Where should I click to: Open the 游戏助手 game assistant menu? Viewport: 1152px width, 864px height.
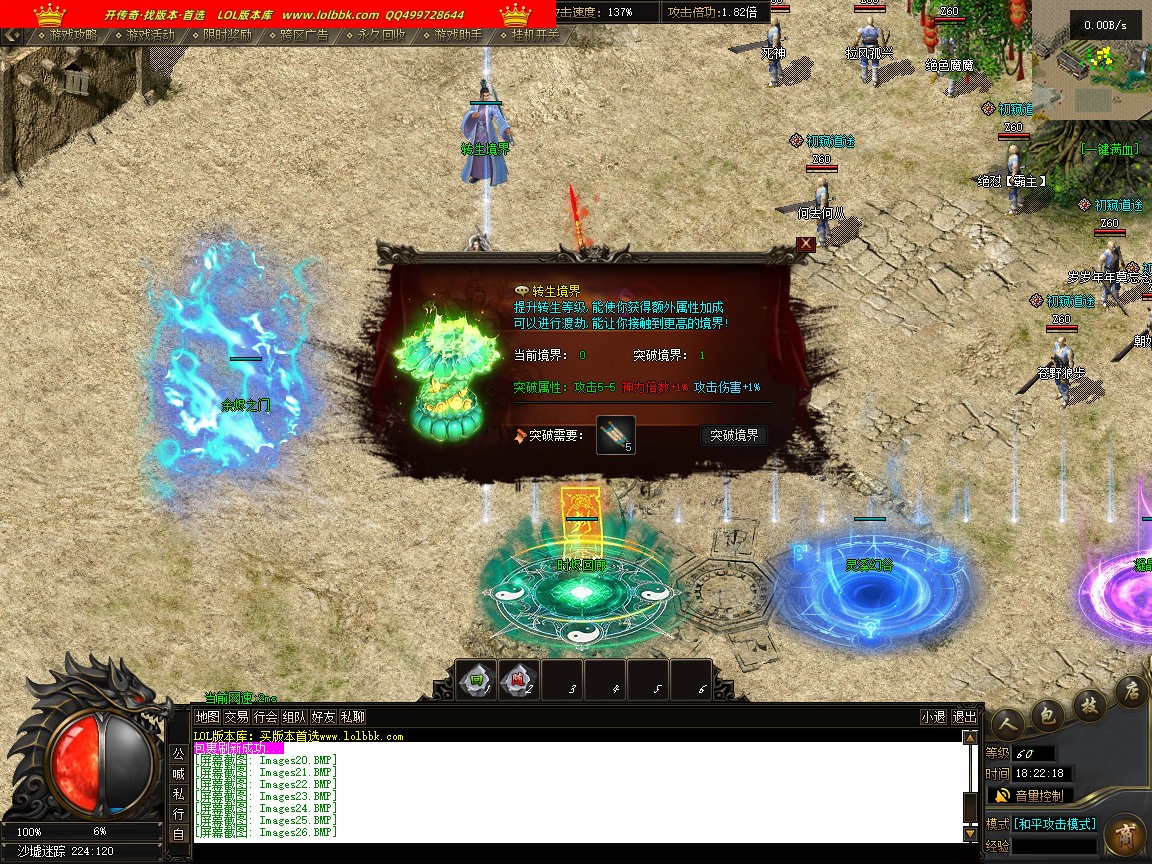tap(458, 34)
